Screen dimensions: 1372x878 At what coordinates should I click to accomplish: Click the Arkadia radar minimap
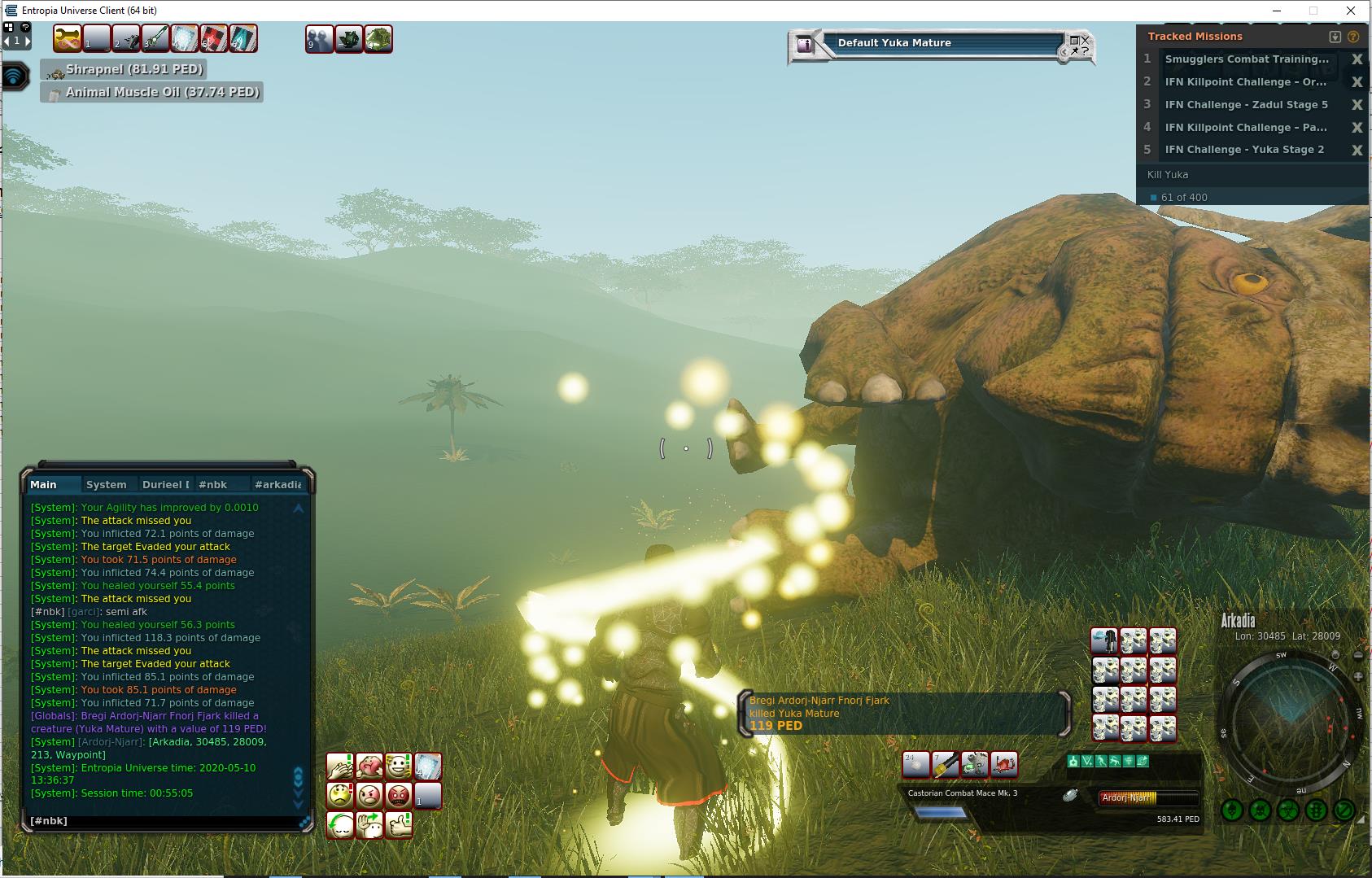1288,718
